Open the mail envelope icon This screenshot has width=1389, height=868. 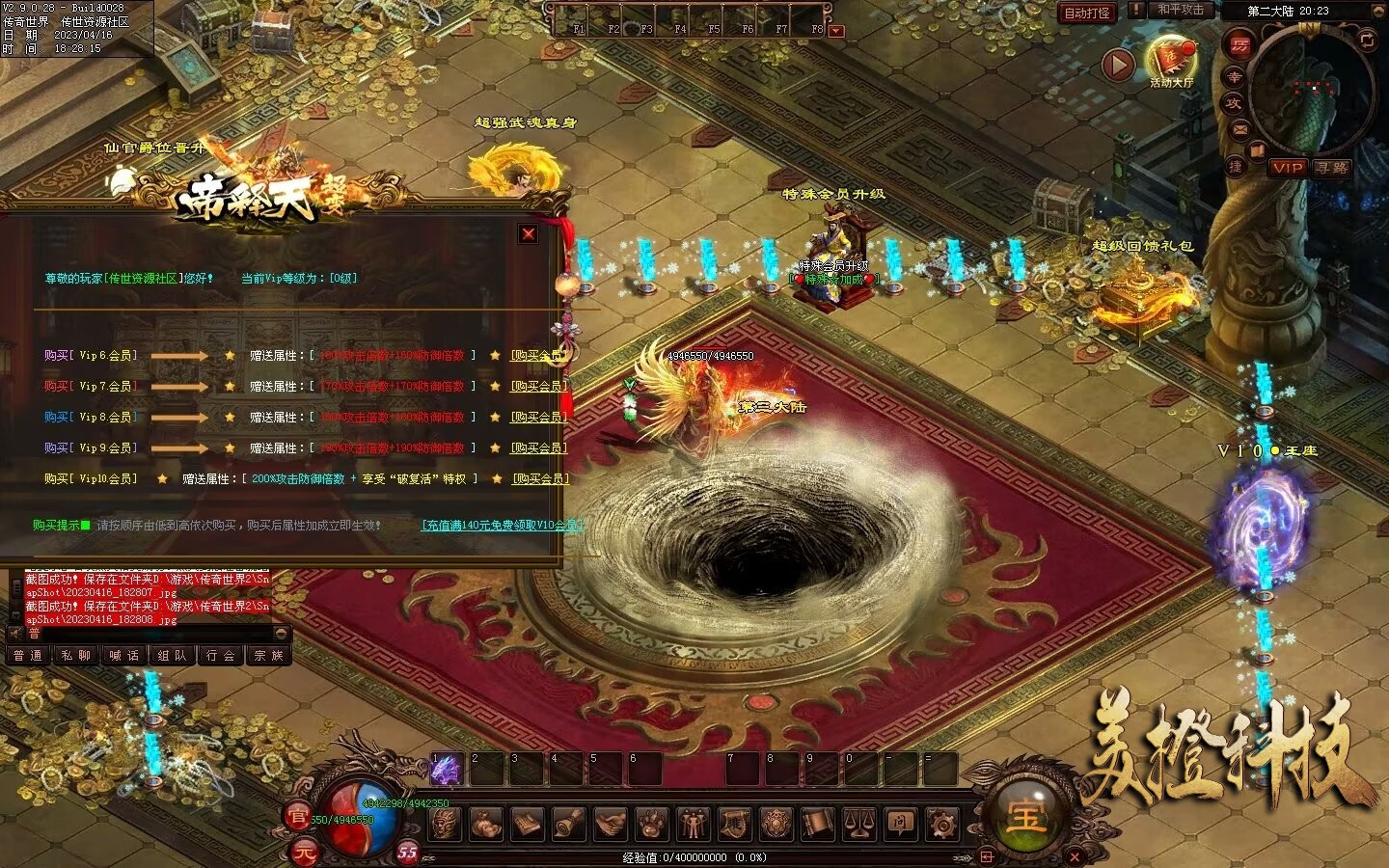point(1240,128)
